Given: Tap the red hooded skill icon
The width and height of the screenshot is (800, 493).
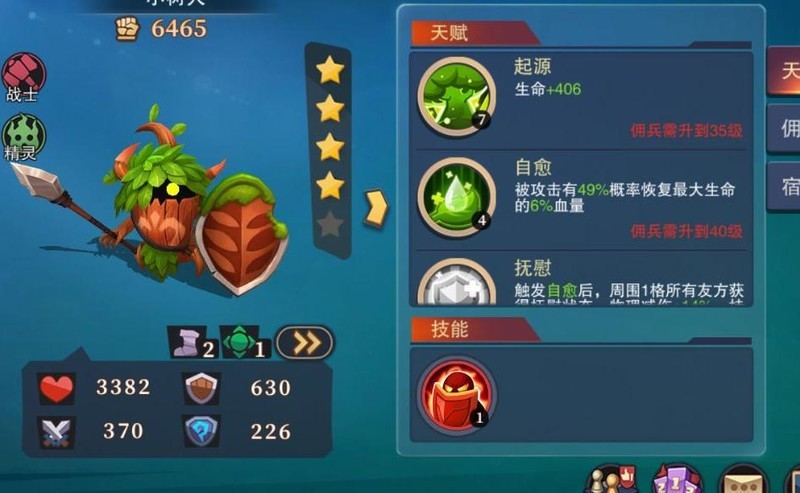Looking at the screenshot, I should pyautogui.click(x=456, y=394).
